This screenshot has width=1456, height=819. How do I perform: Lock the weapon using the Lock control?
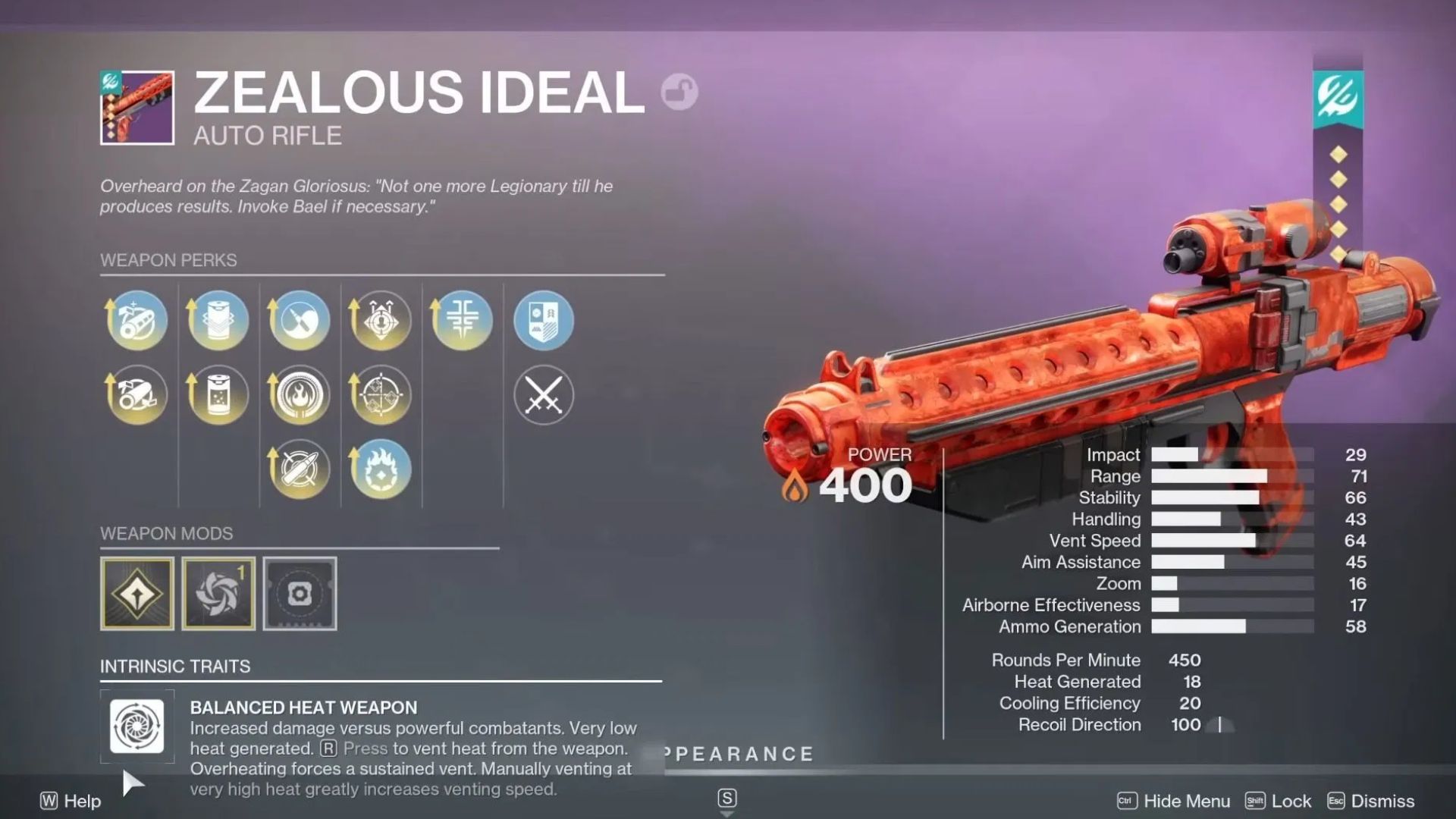click(x=1289, y=801)
